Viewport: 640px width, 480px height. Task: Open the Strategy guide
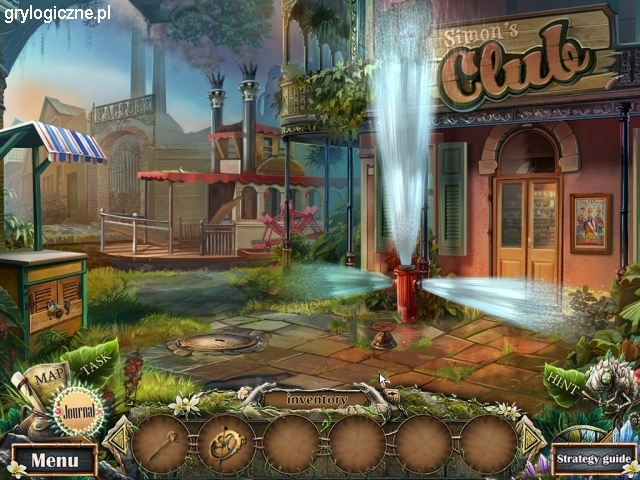594,460
